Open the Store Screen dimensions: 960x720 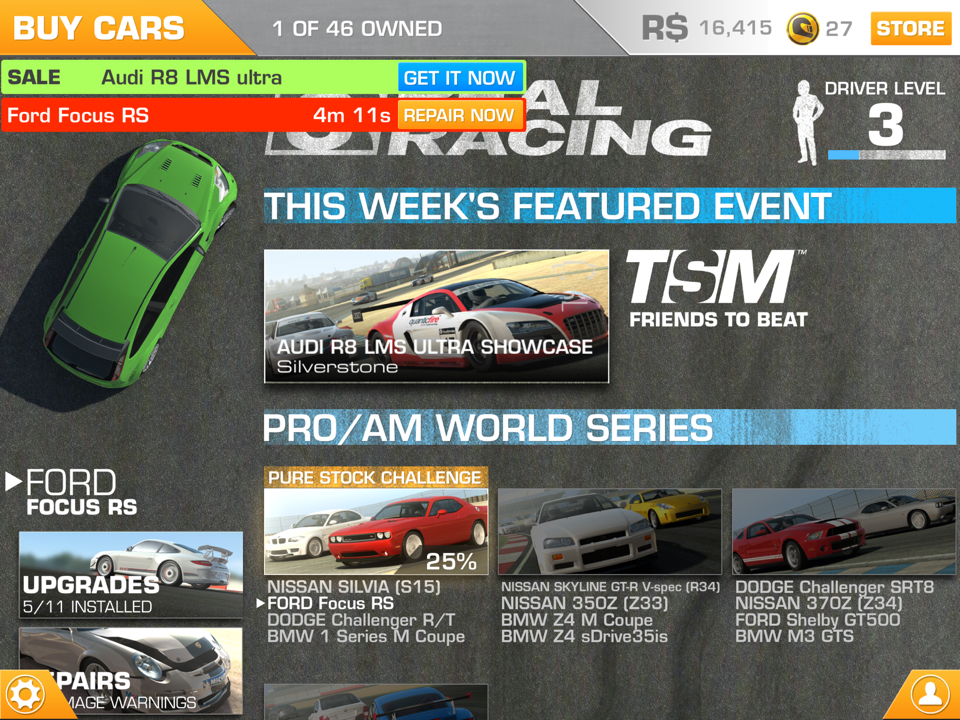[910, 28]
